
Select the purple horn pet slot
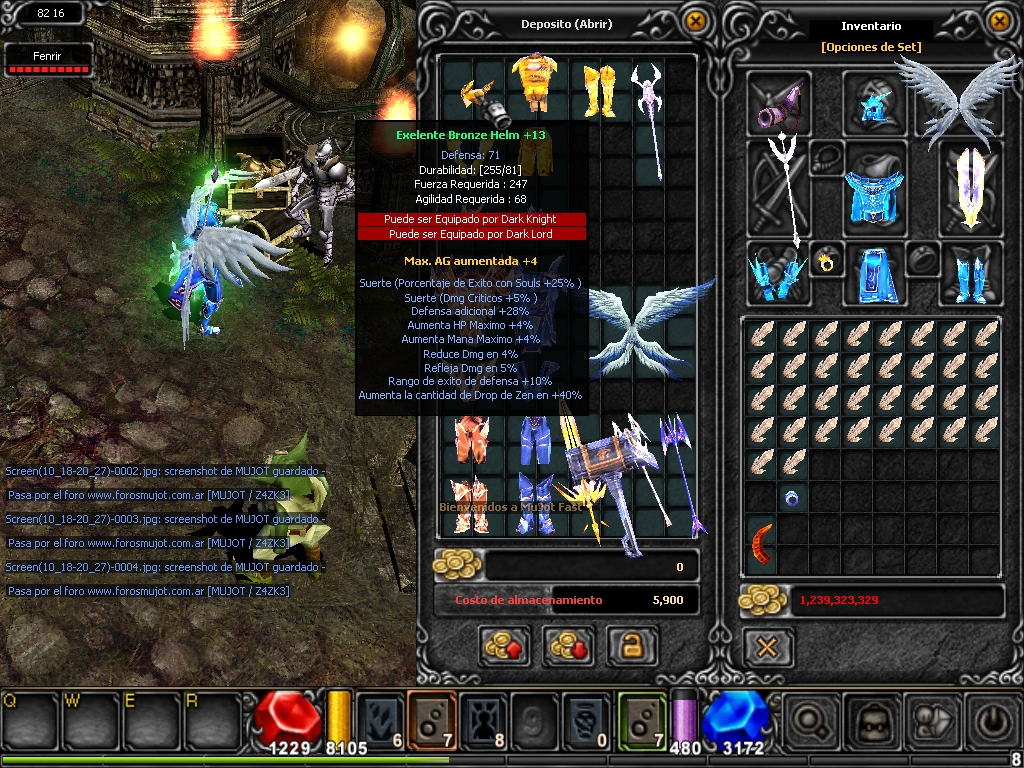point(780,105)
